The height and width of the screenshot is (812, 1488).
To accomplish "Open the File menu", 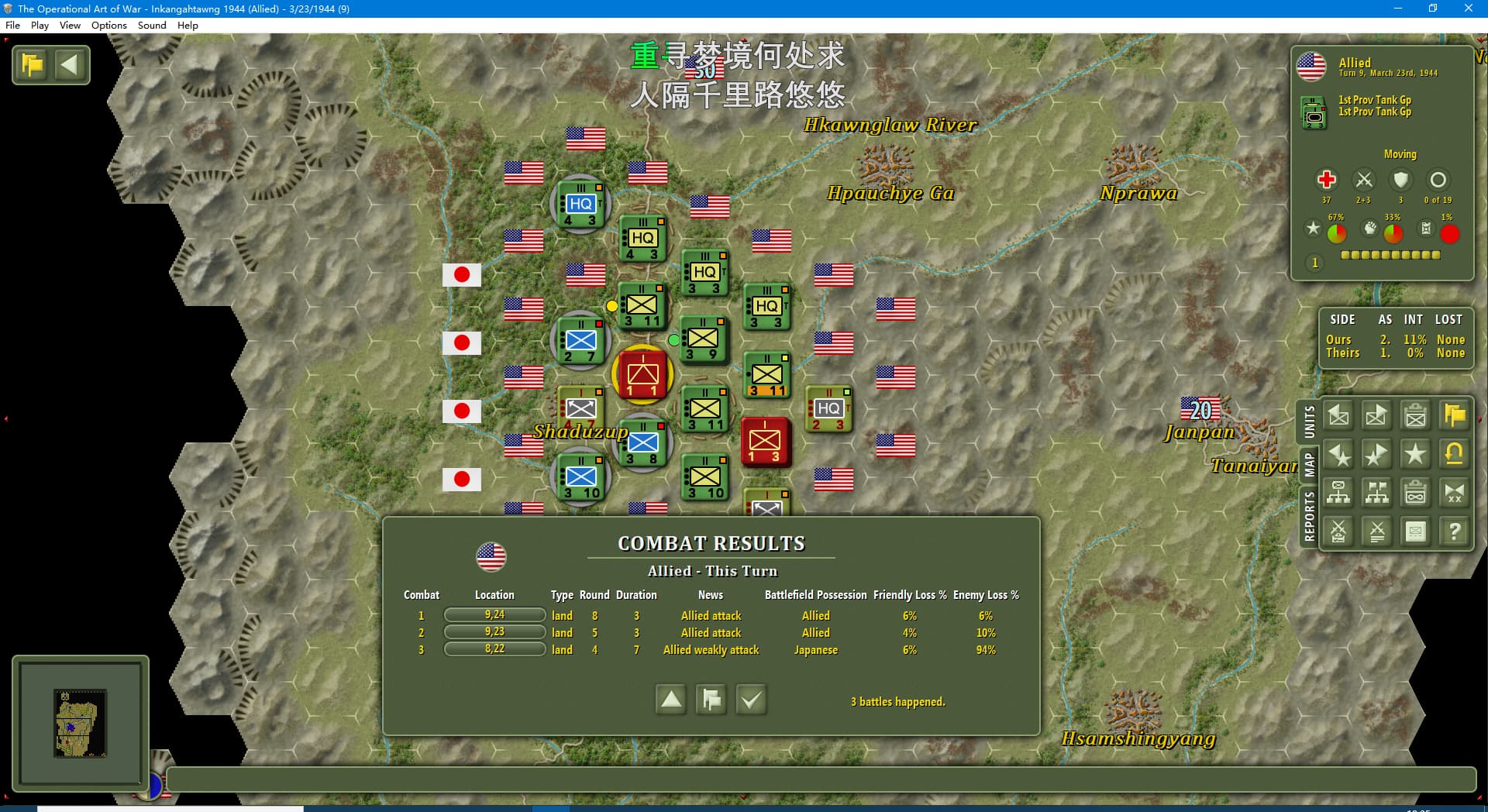I will click(12, 26).
